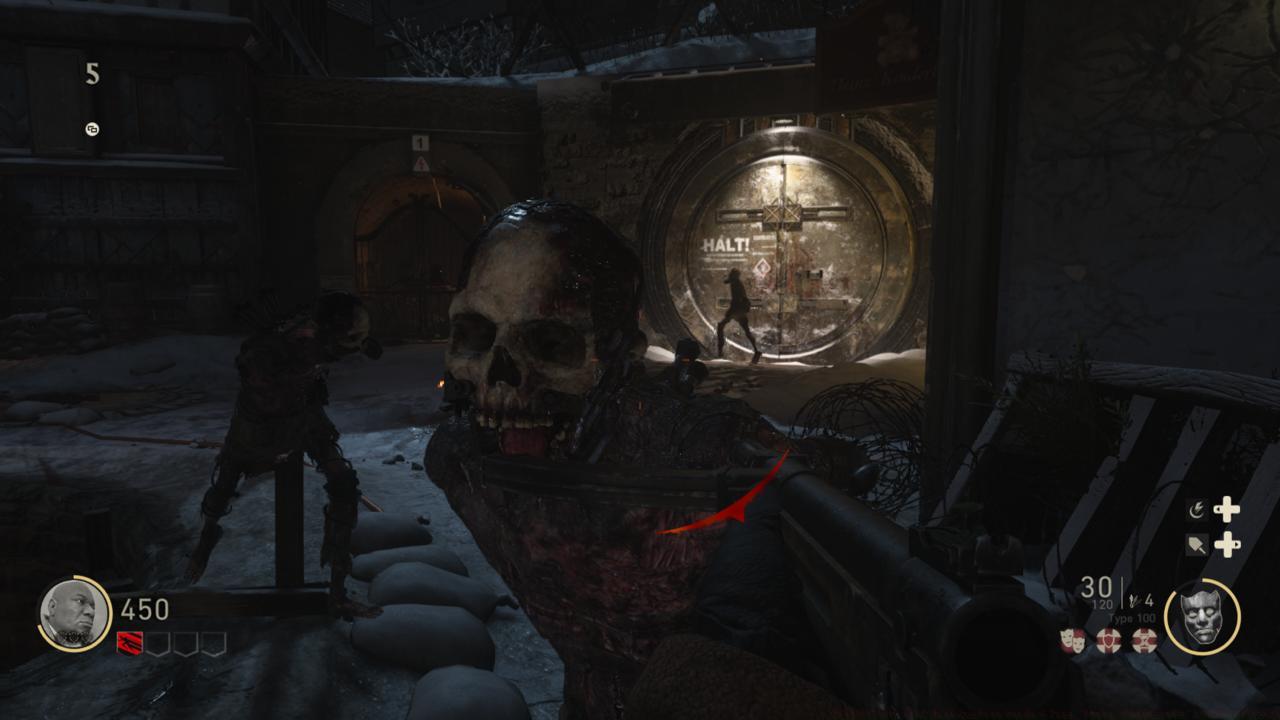Use the theater masks consumable
1280x720 pixels.
coord(1073,641)
